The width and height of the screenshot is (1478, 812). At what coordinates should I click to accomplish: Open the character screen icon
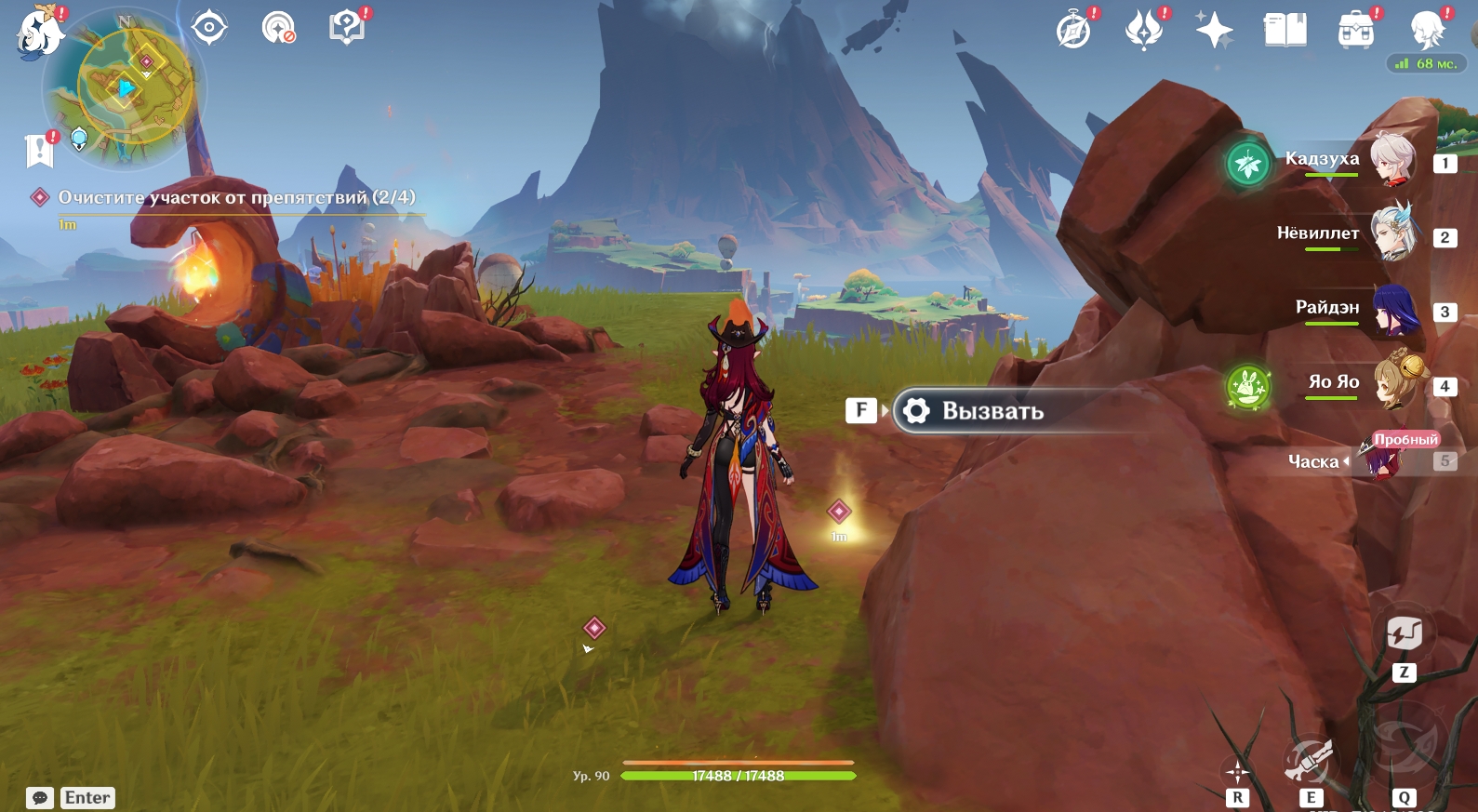pyautogui.click(x=1426, y=30)
